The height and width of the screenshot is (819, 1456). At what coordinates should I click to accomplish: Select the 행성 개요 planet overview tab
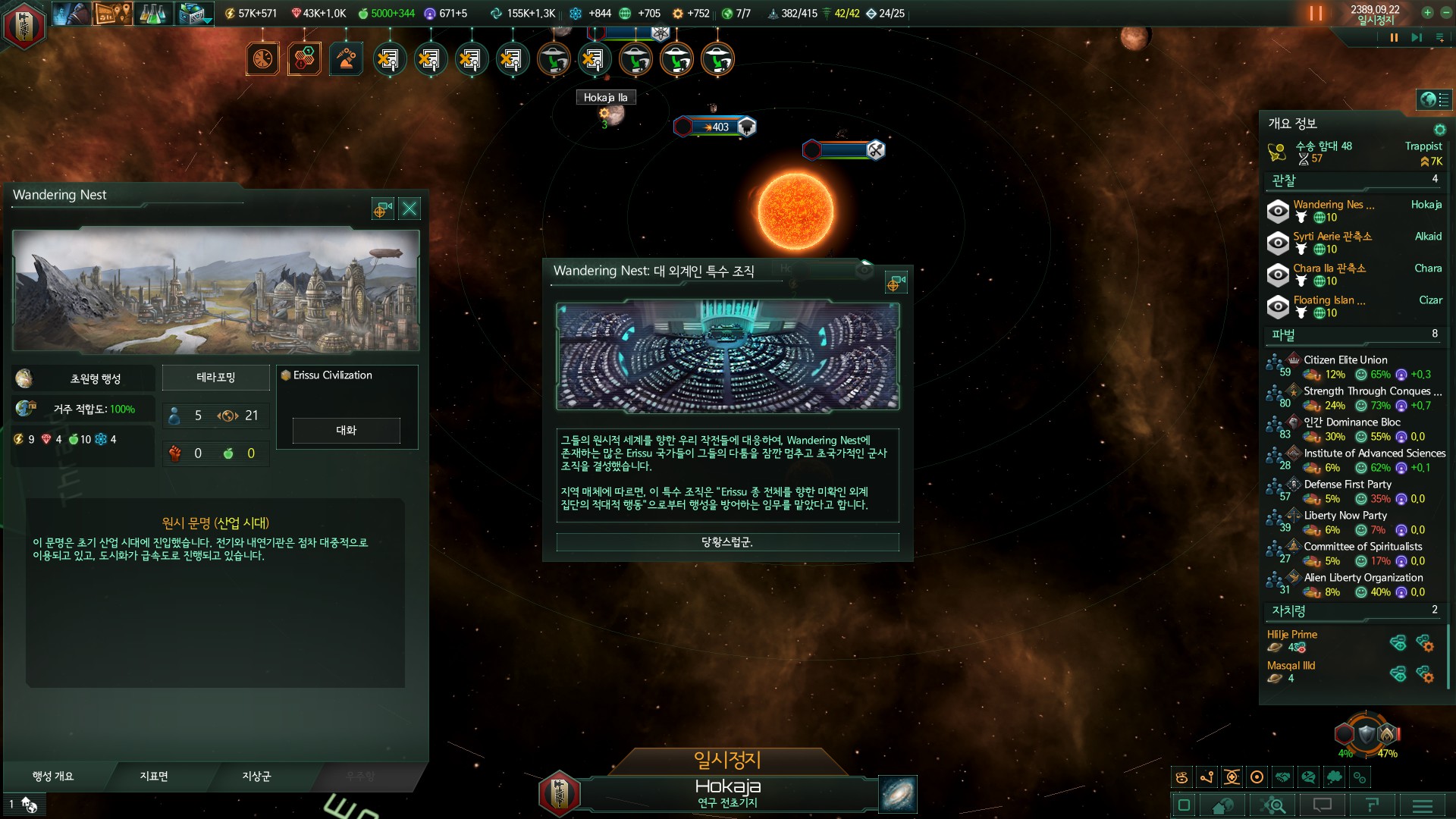(x=53, y=776)
